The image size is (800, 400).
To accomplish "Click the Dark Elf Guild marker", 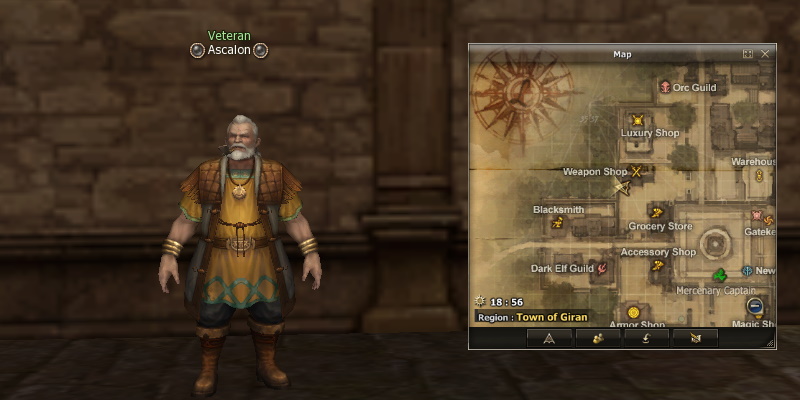I will [603, 268].
